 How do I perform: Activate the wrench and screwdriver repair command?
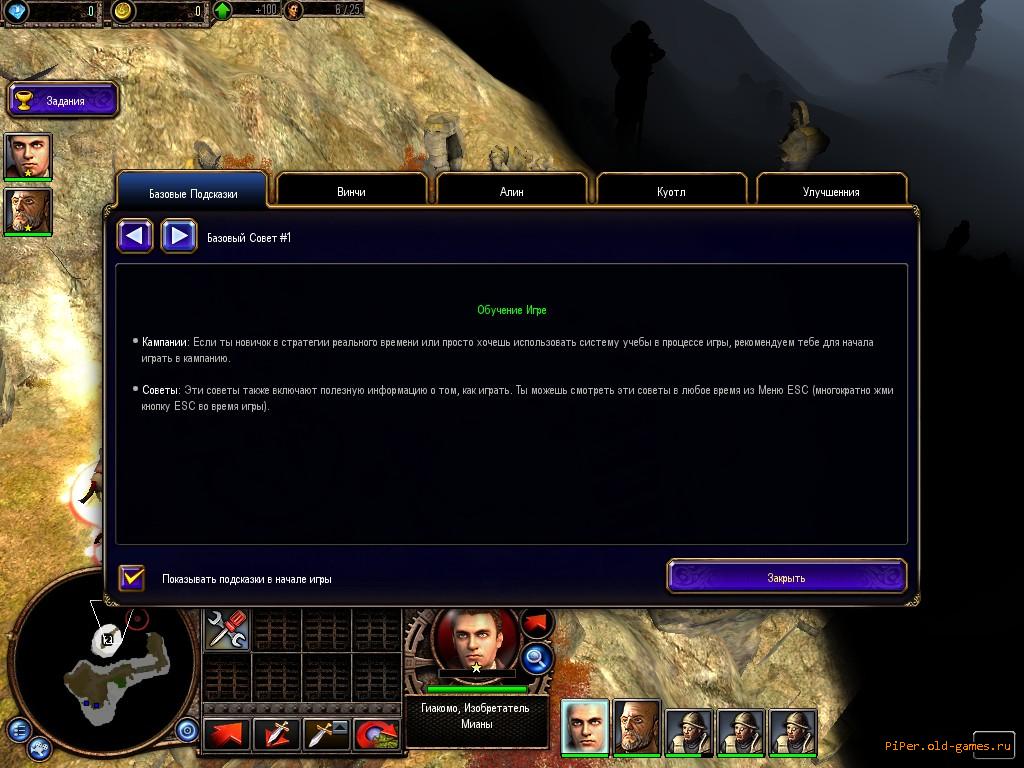click(x=227, y=630)
